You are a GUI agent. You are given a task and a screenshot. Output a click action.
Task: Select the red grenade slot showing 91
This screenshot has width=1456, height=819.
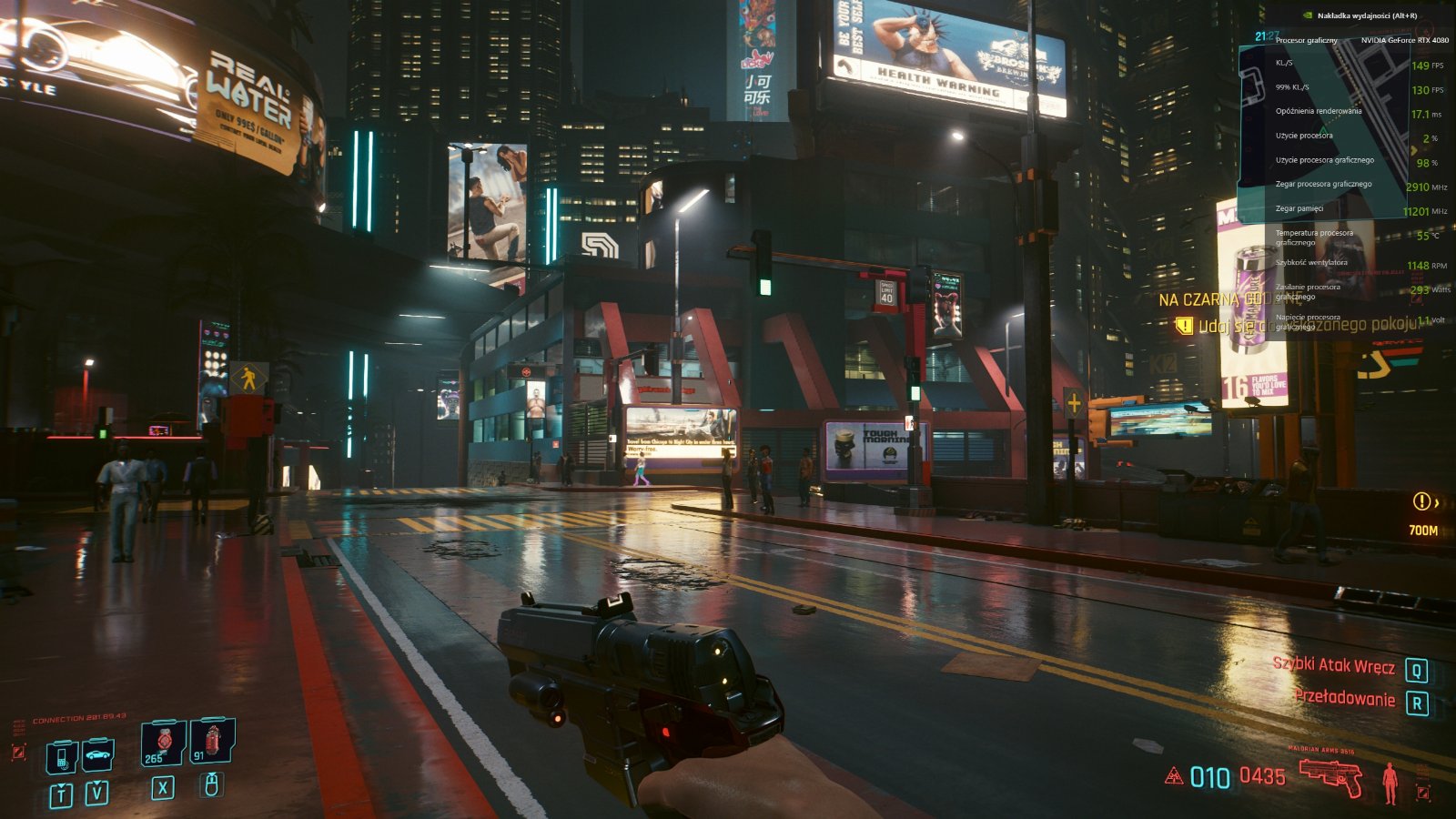[212, 741]
